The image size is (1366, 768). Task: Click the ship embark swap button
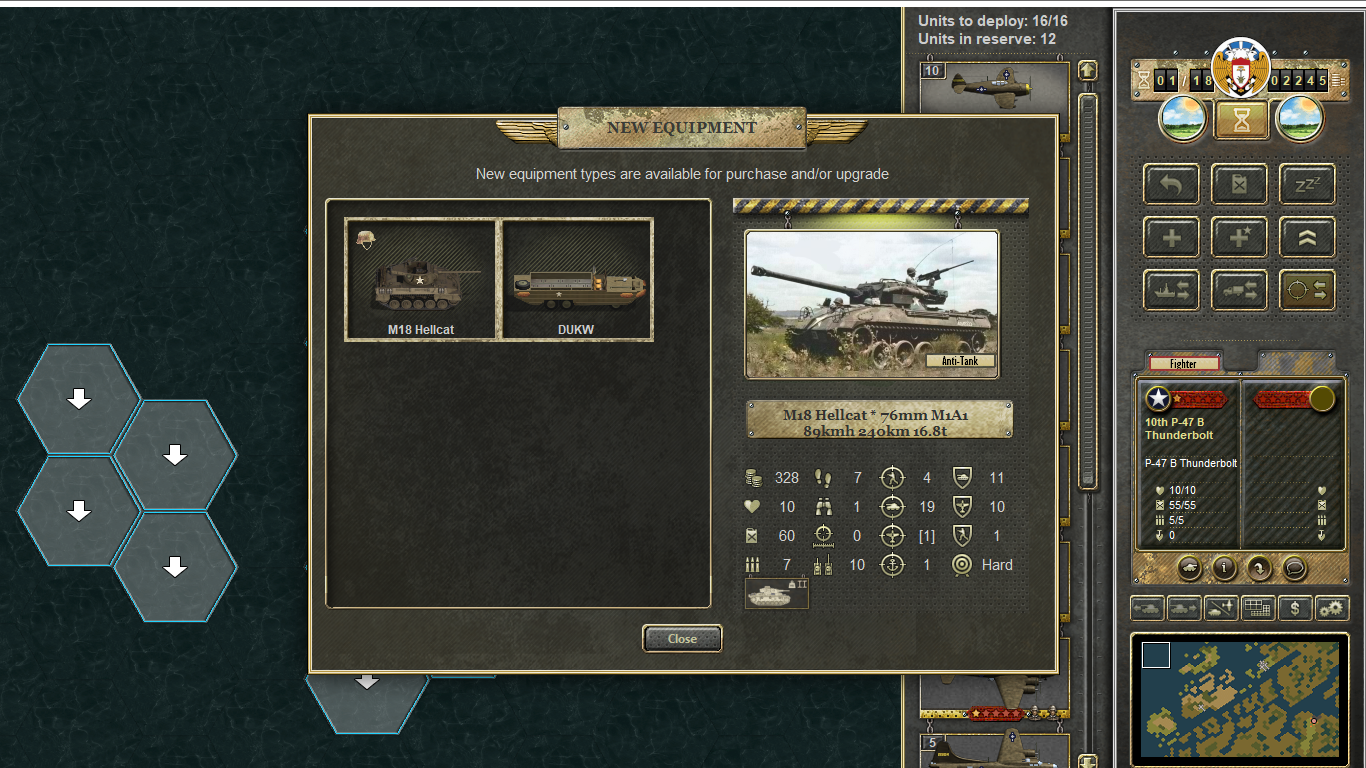1172,290
